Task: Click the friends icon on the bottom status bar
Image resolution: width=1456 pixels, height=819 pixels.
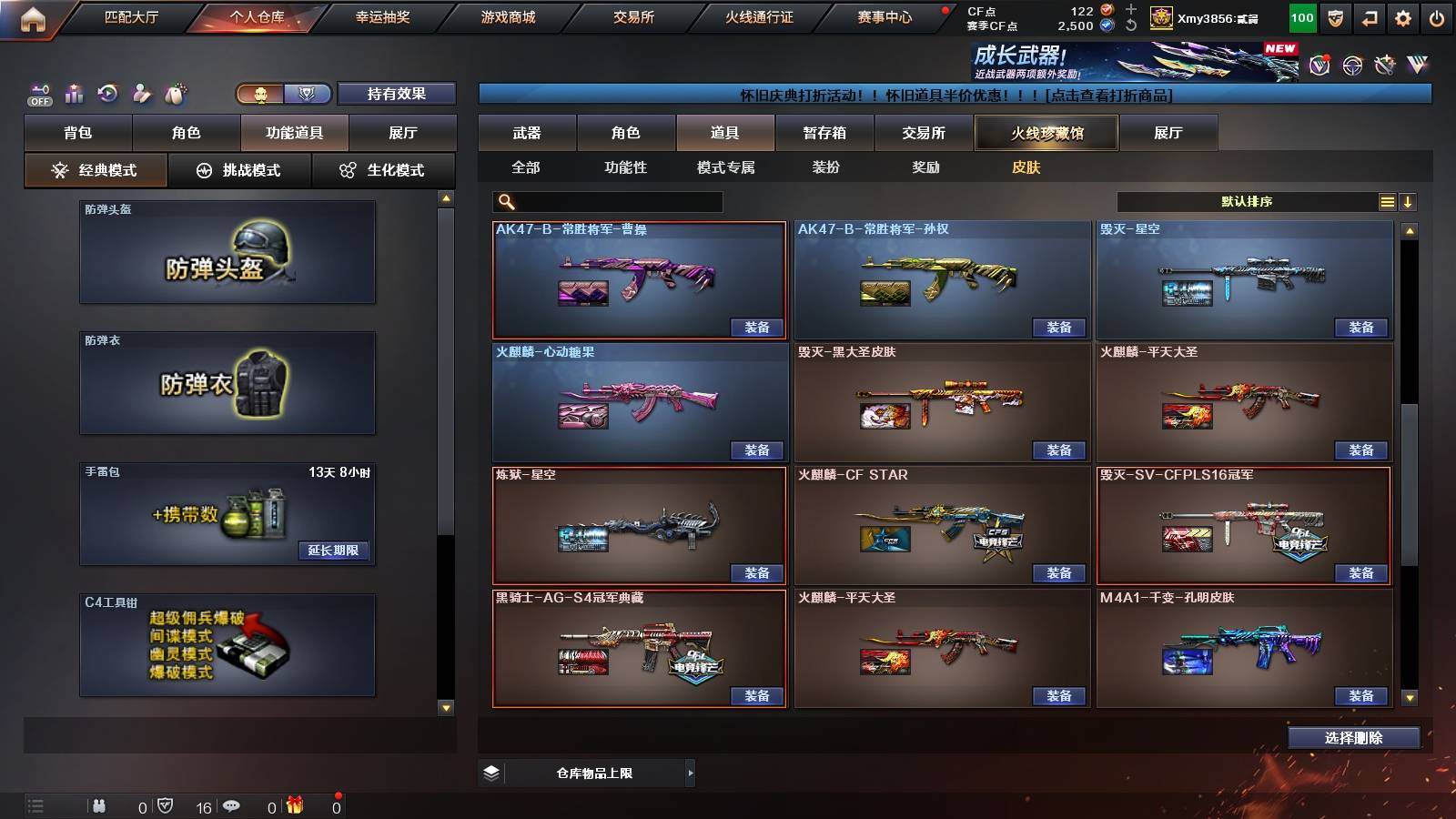Action: click(x=100, y=805)
